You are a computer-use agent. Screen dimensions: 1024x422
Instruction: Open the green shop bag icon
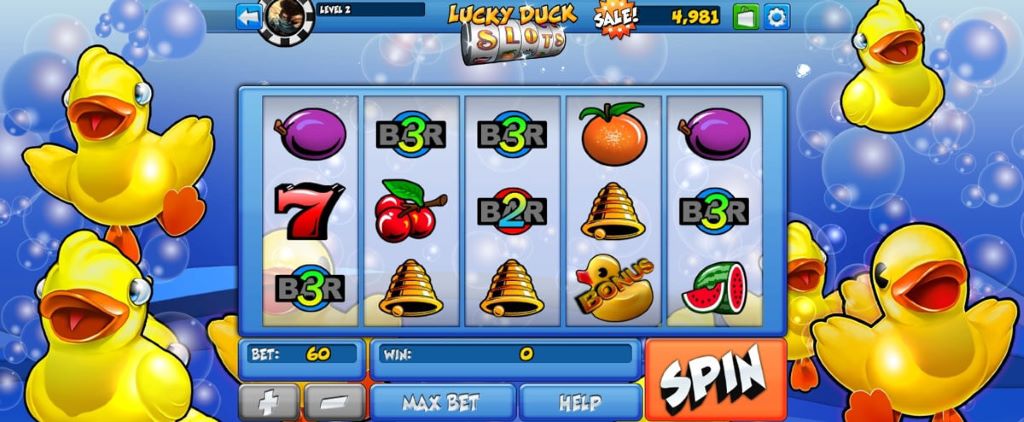coord(746,16)
